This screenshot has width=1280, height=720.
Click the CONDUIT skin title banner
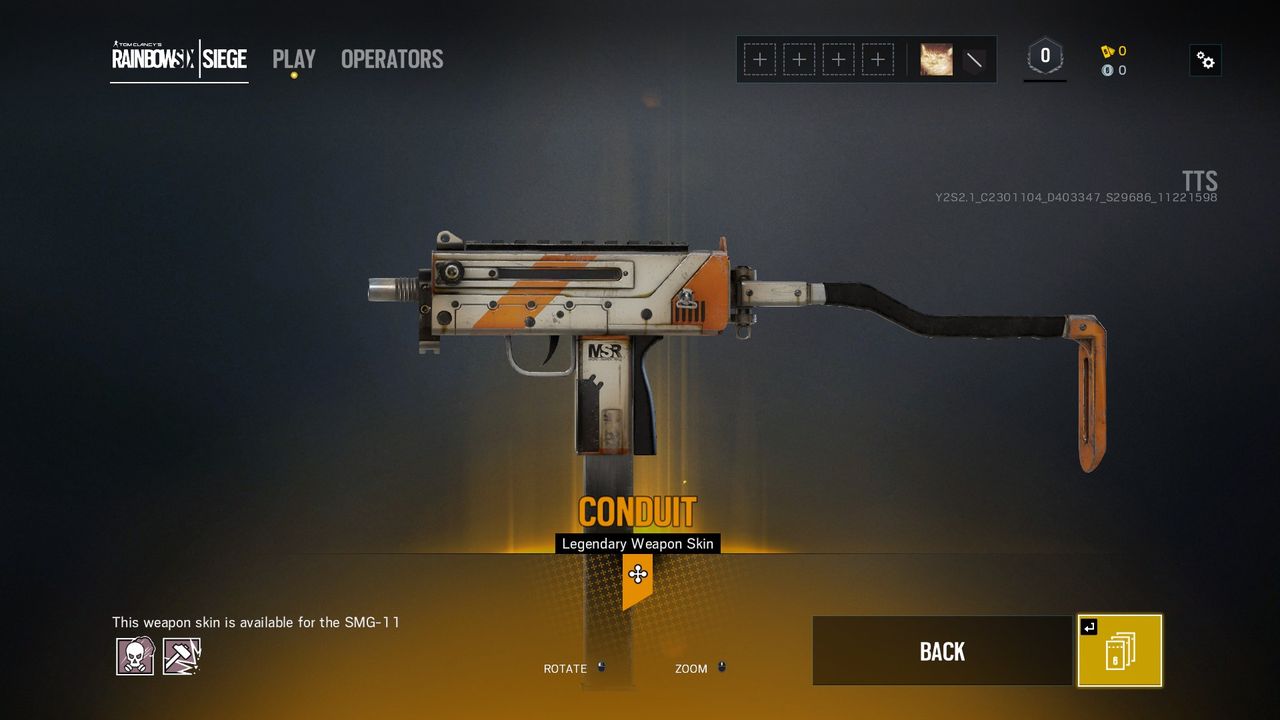638,510
